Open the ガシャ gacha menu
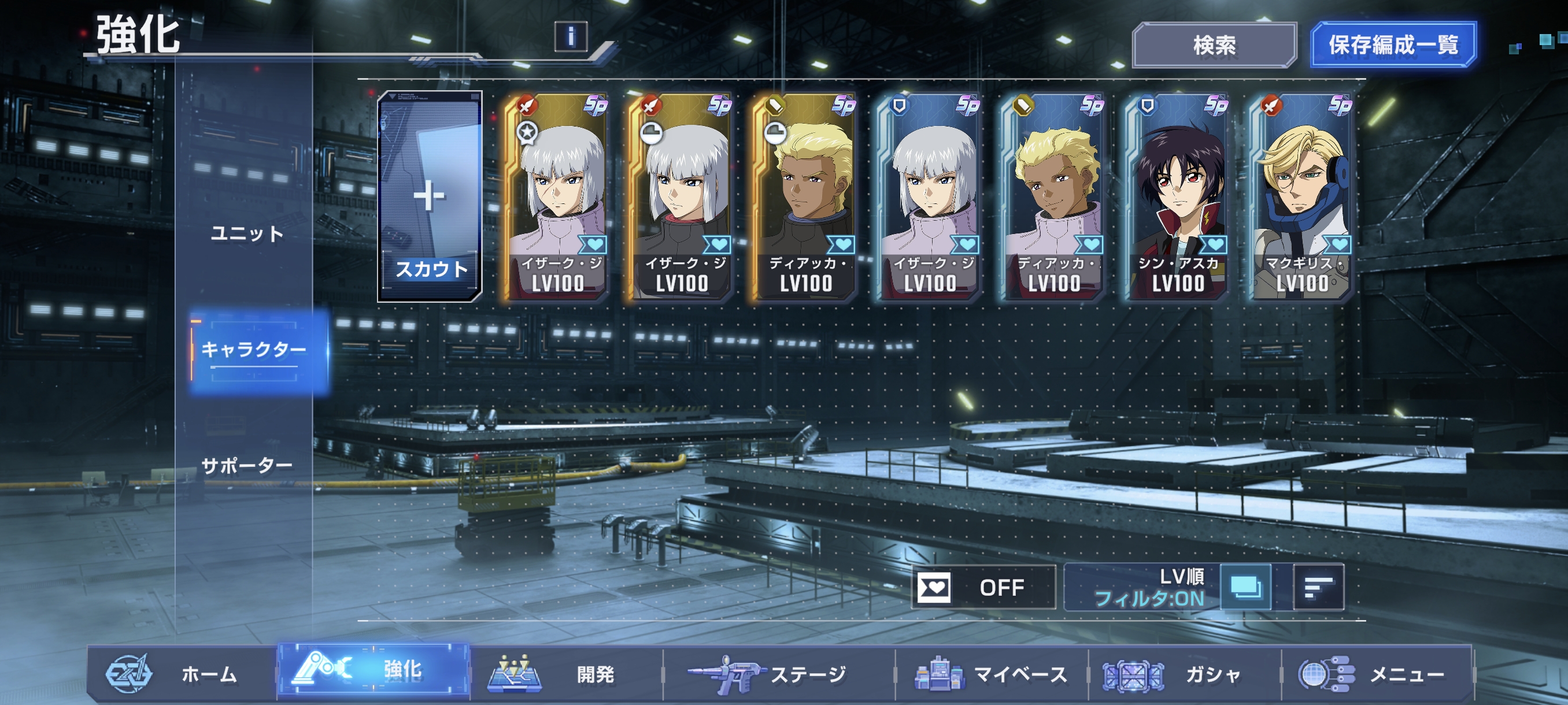 coord(1185,674)
